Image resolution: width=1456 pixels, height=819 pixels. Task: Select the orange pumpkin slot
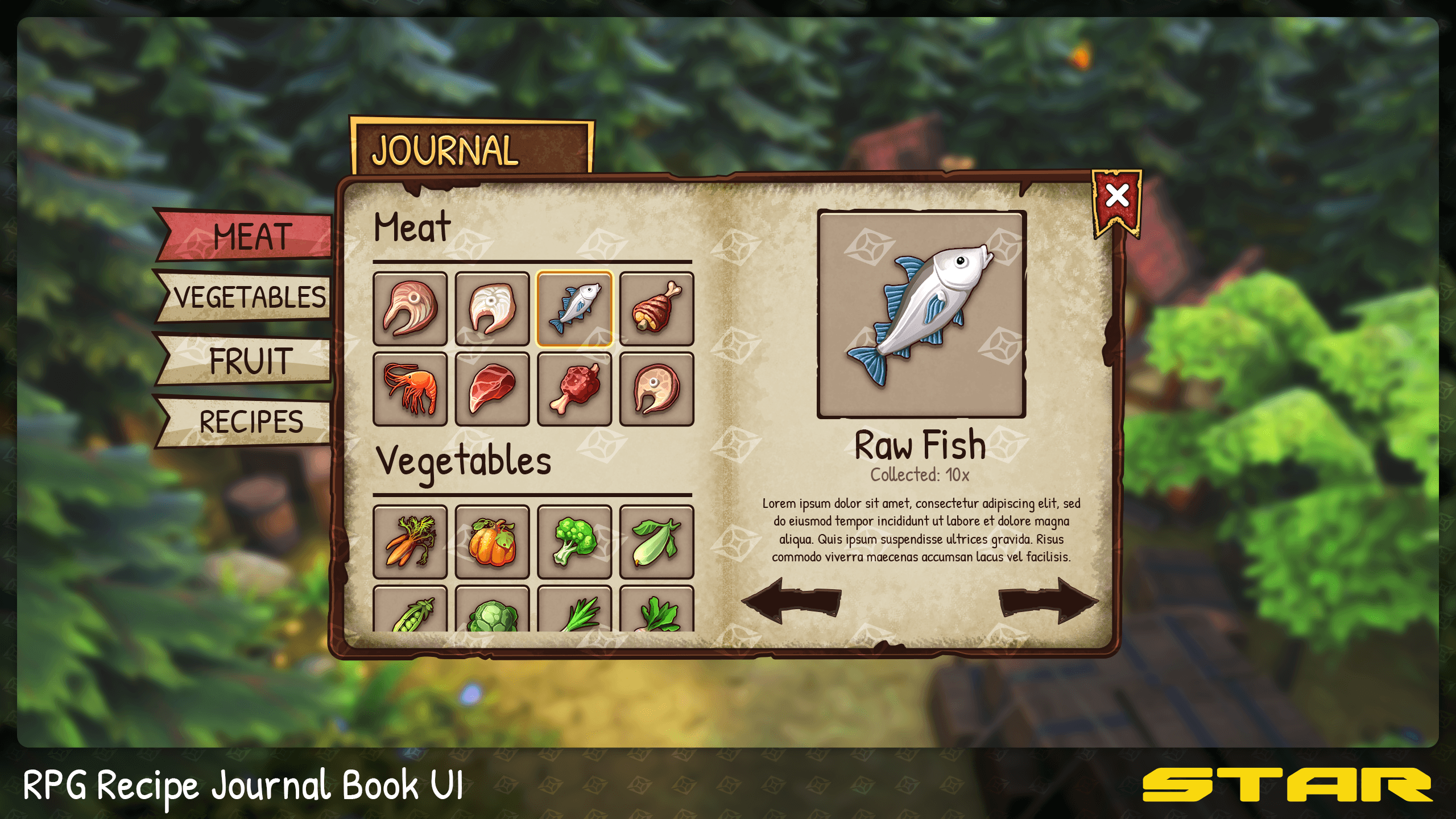pyautogui.click(x=492, y=541)
